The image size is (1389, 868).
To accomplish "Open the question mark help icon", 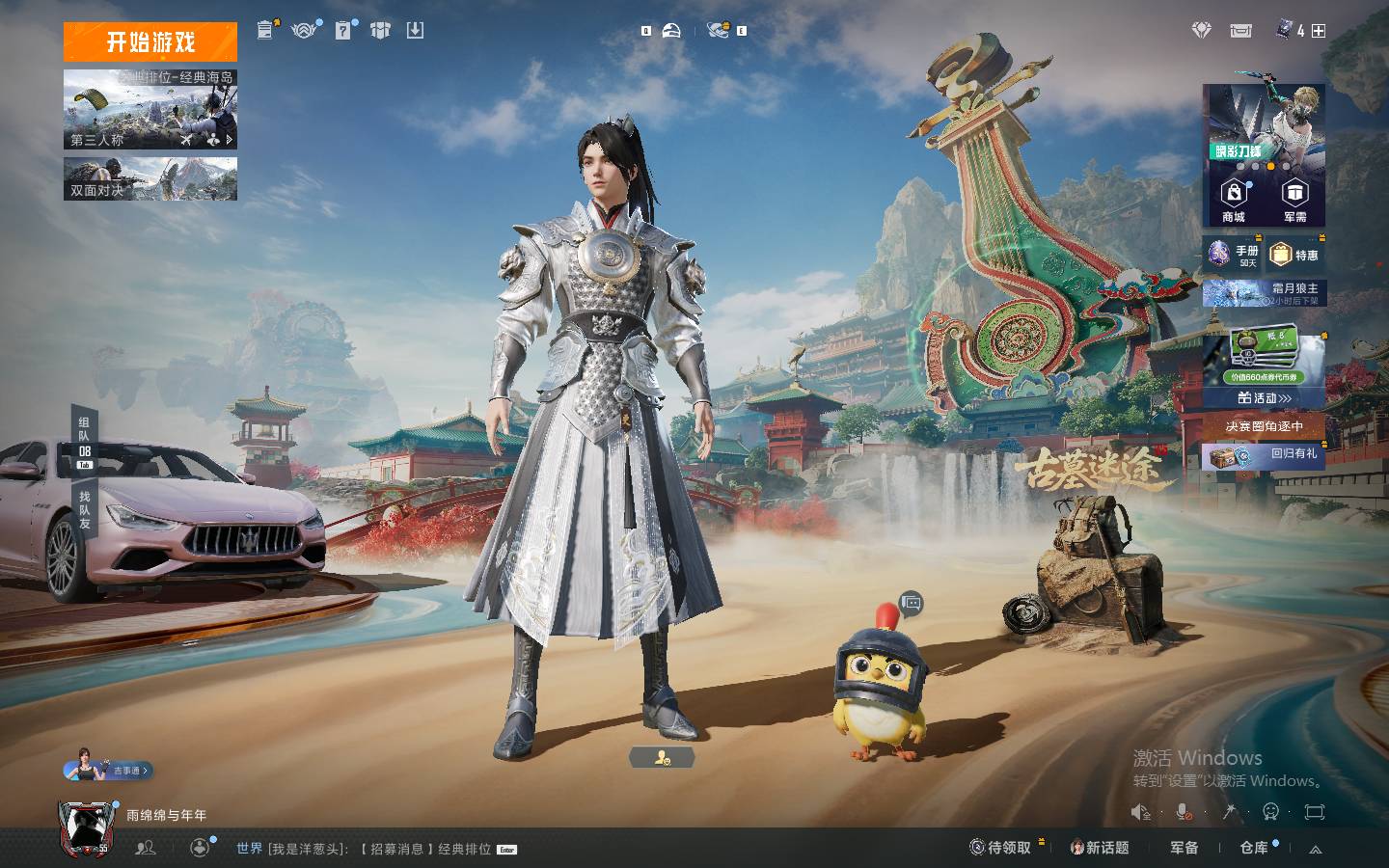I will [343, 31].
